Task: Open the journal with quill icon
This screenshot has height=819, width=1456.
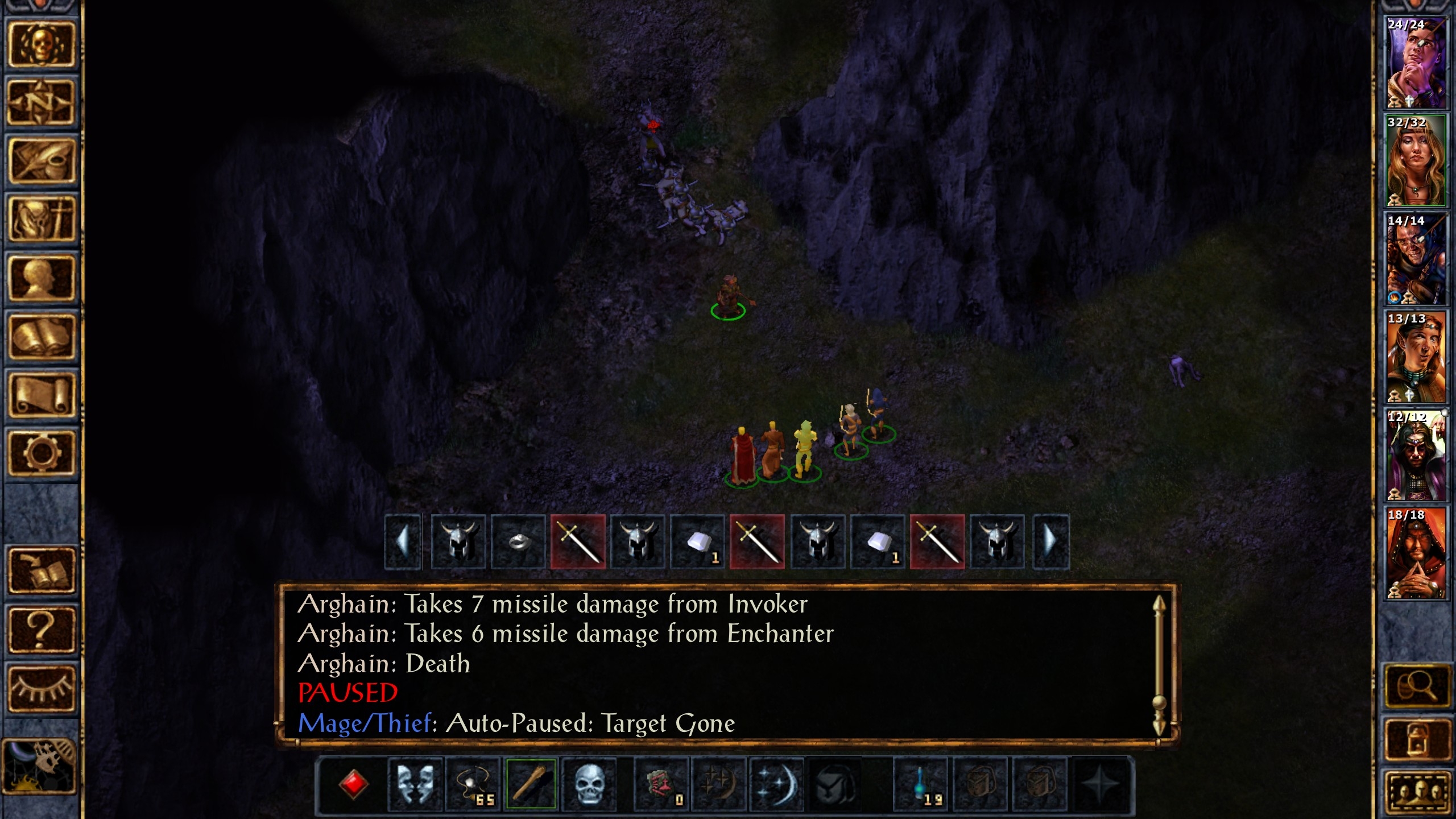Action: tap(41, 161)
